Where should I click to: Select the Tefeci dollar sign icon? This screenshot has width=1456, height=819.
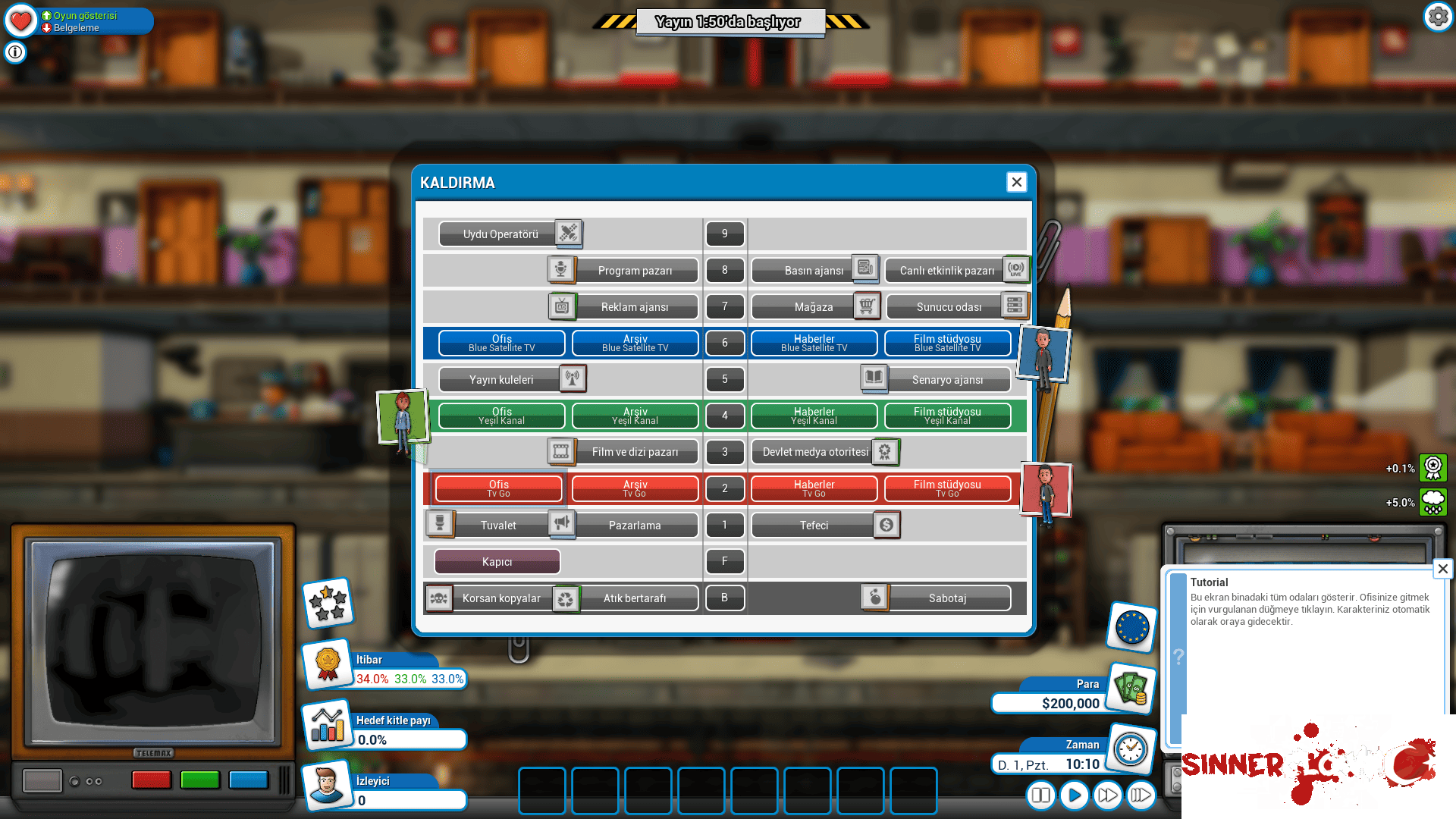tap(886, 525)
